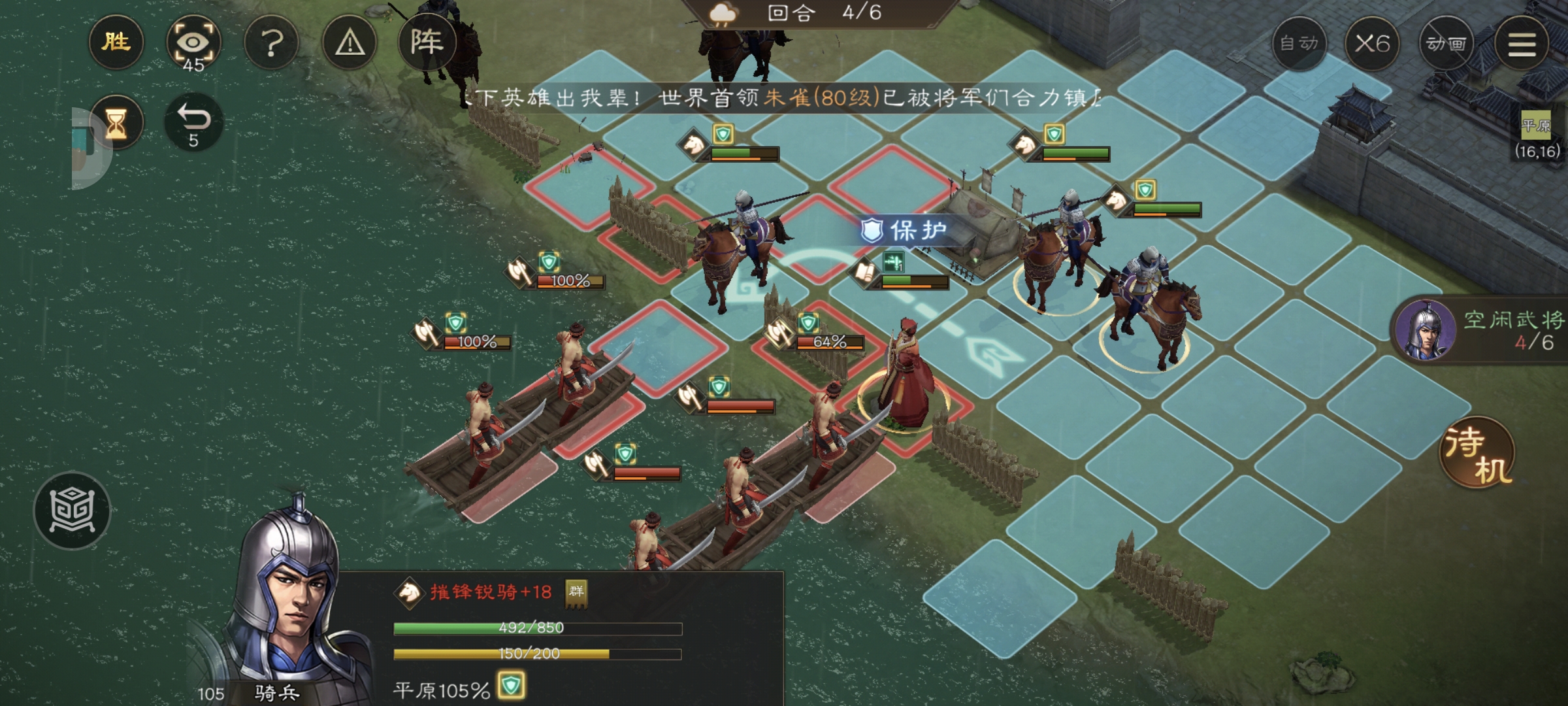
Task: Enable auto battle 自动
Action: pos(1299,44)
